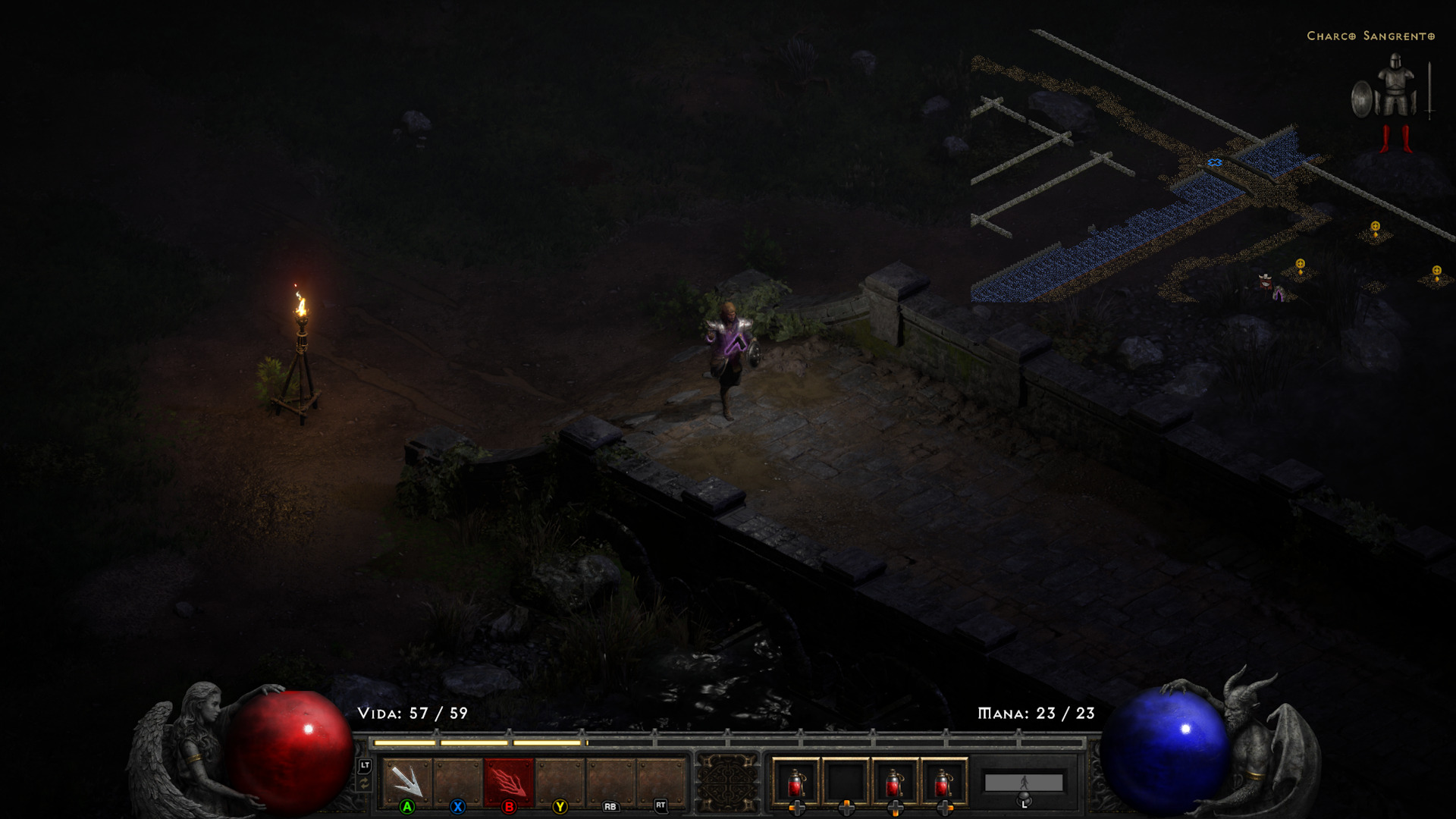This screenshot has width=1456, height=819.
Task: Use the first red healing potion in the belt
Action: tap(795, 781)
